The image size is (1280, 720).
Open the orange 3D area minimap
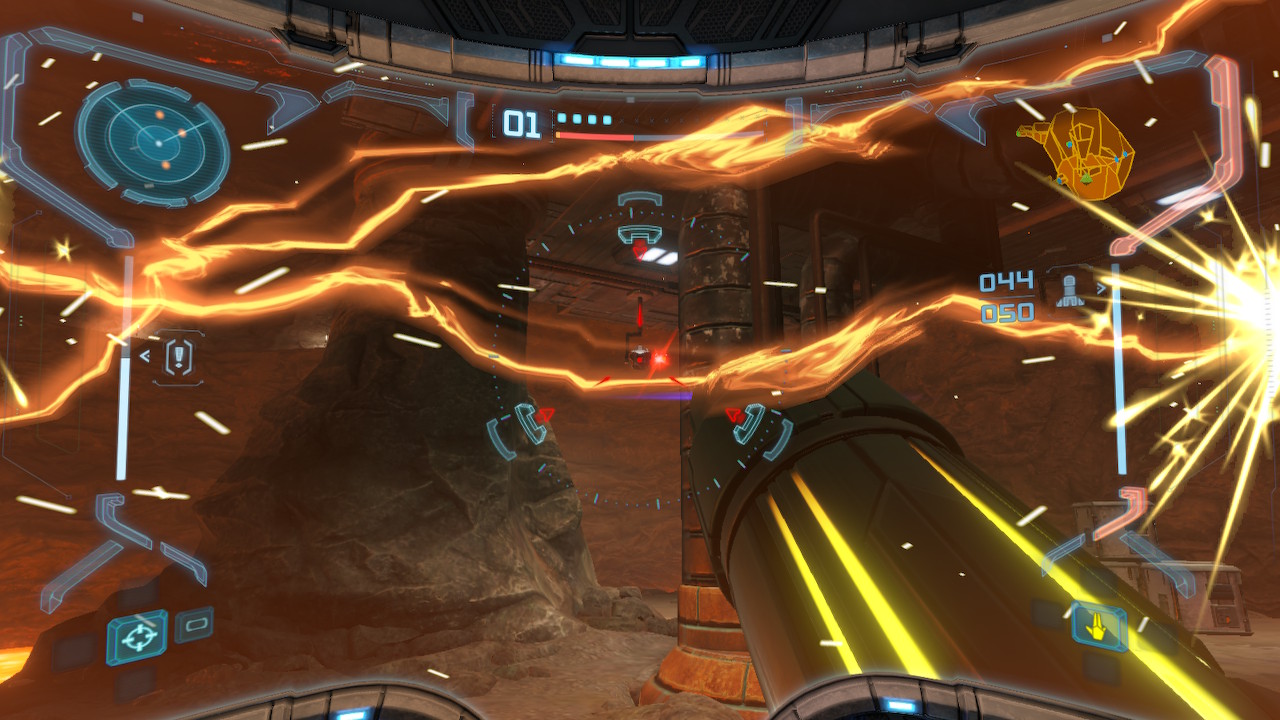point(1078,154)
